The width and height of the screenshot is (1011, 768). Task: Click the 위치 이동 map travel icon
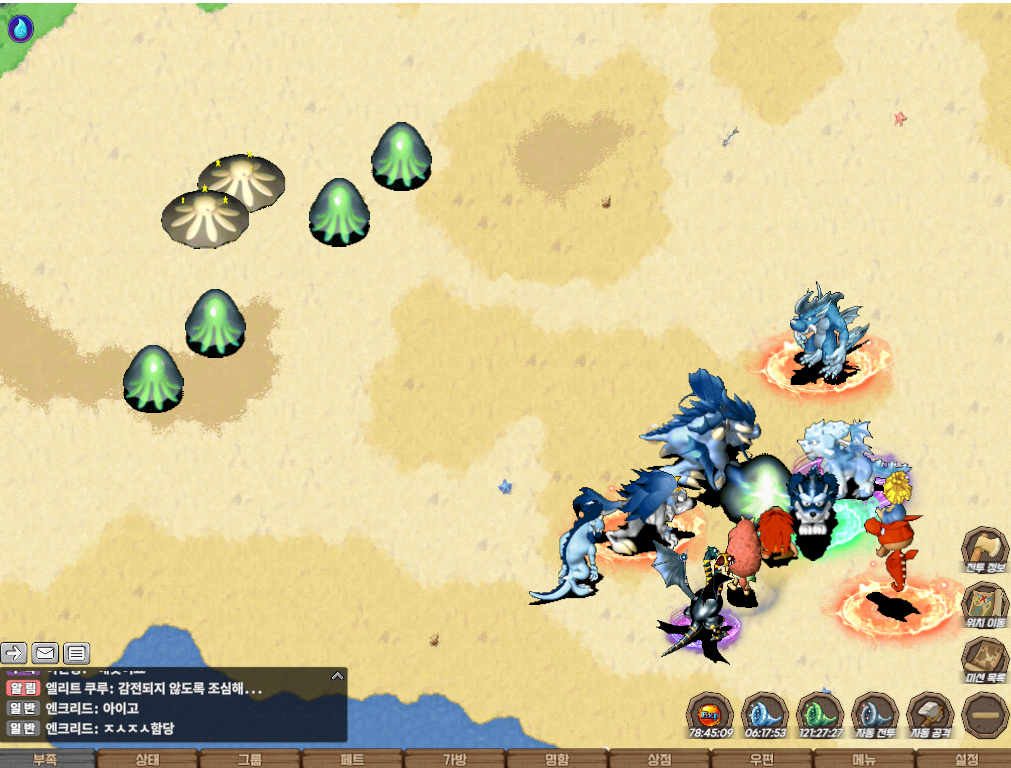pyautogui.click(x=984, y=604)
